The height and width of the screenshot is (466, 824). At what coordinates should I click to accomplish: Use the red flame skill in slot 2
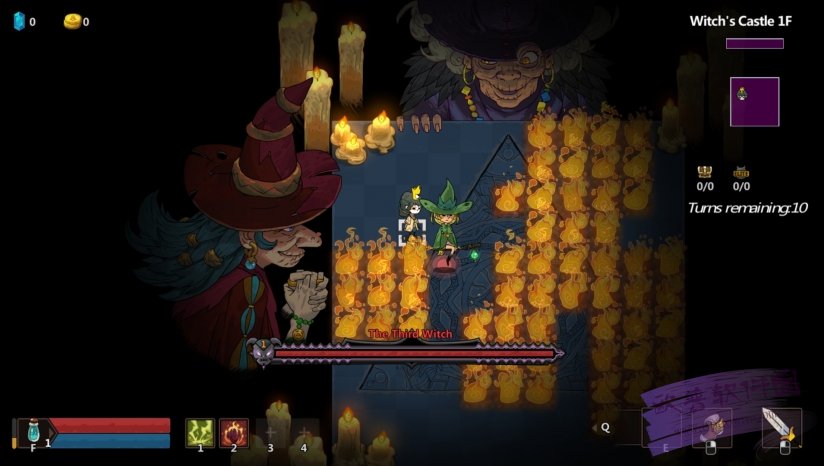234,432
